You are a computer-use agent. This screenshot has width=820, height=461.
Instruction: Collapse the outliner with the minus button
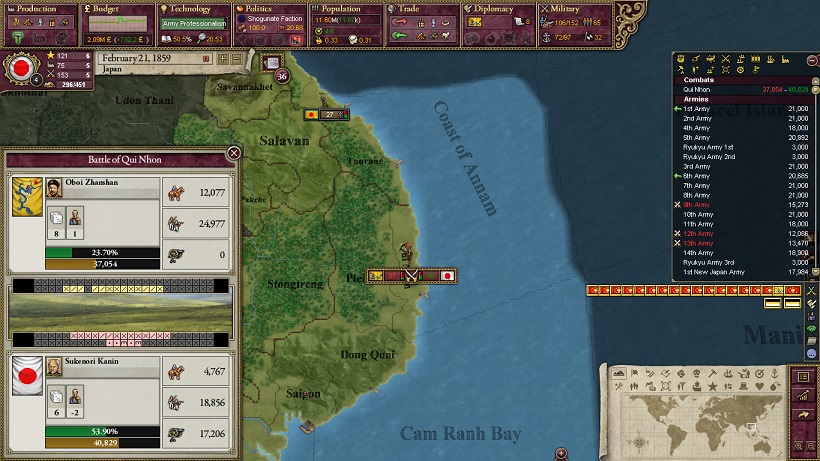coord(813,61)
